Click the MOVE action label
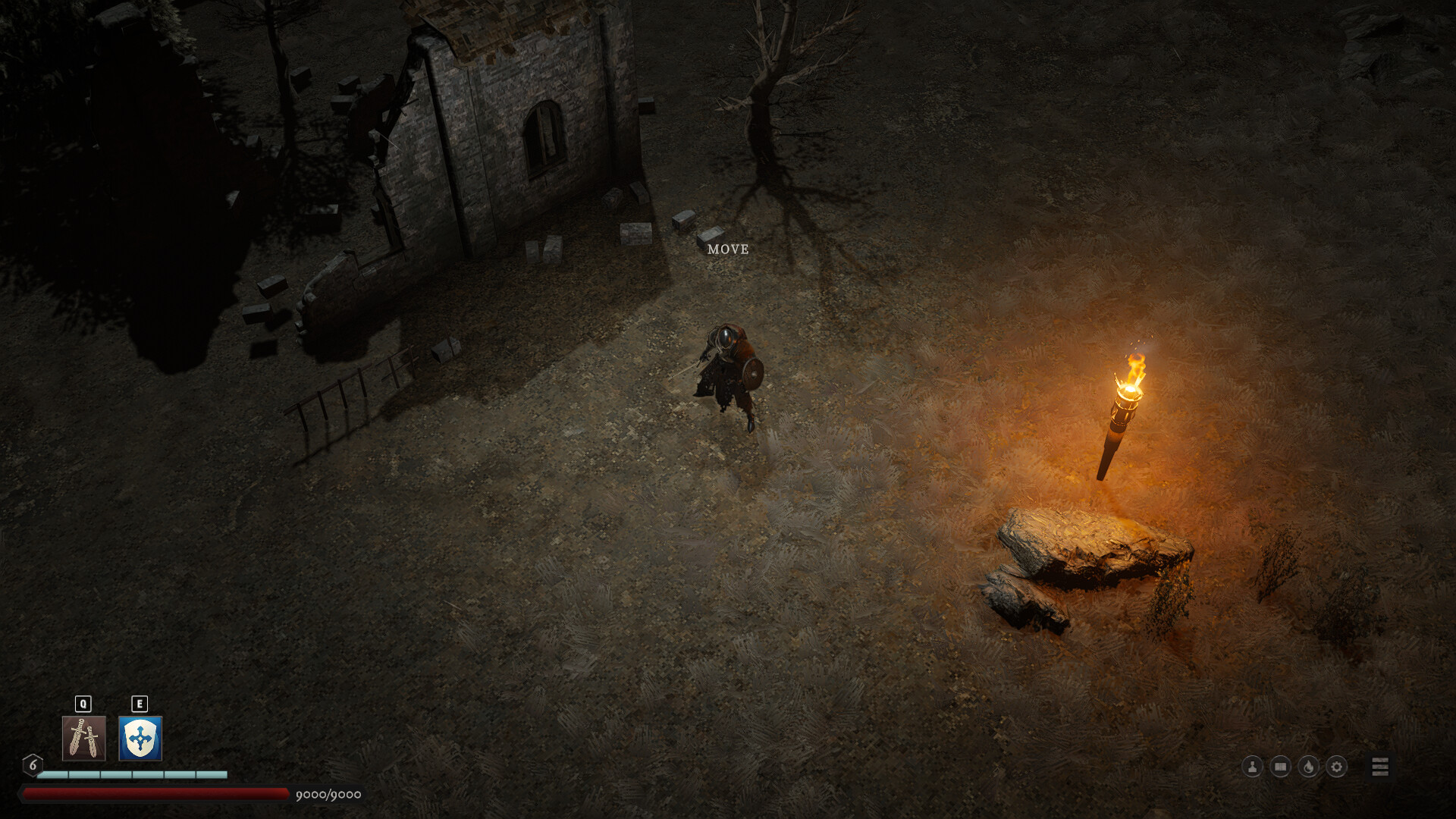Image resolution: width=1456 pixels, height=819 pixels. click(727, 248)
